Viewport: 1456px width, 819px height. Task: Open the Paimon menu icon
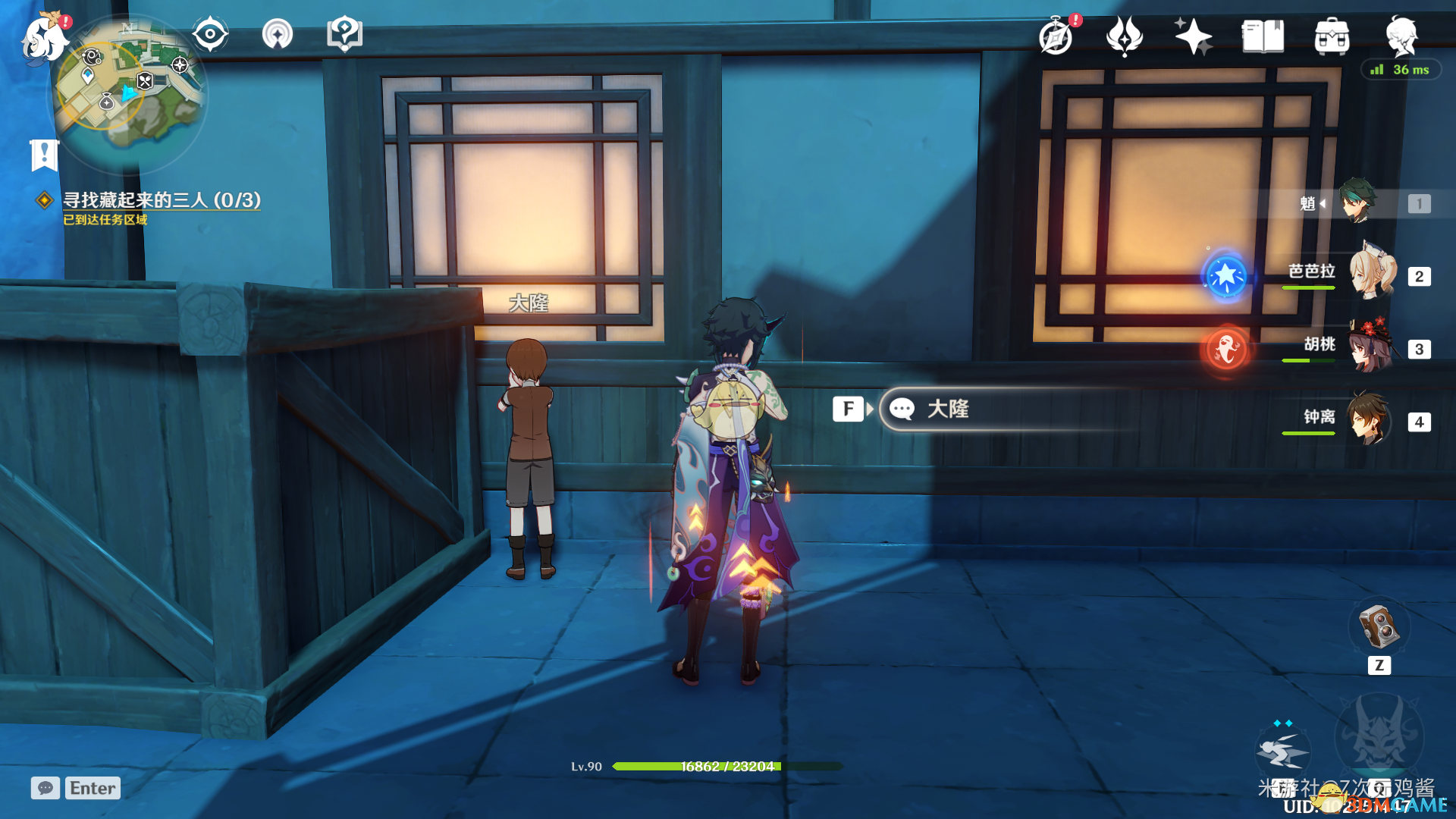(x=44, y=38)
